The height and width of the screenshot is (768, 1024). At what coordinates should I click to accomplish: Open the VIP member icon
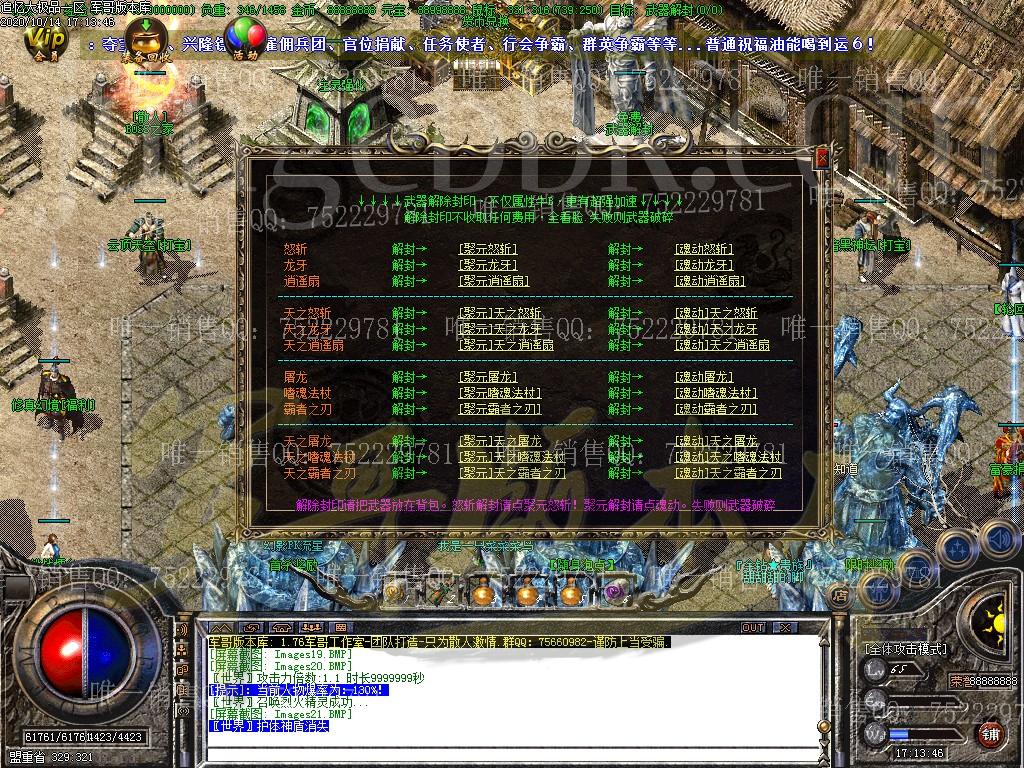45,38
